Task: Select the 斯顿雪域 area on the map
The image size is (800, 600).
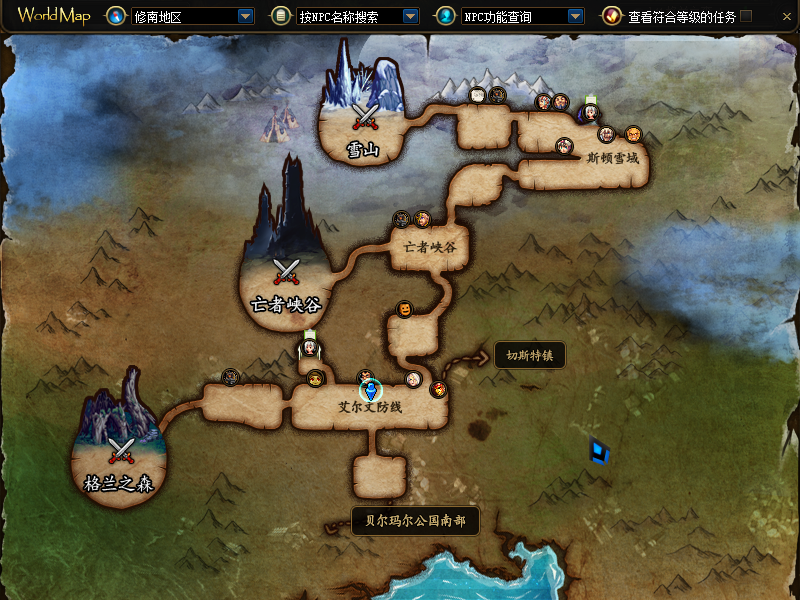Action: click(x=611, y=158)
